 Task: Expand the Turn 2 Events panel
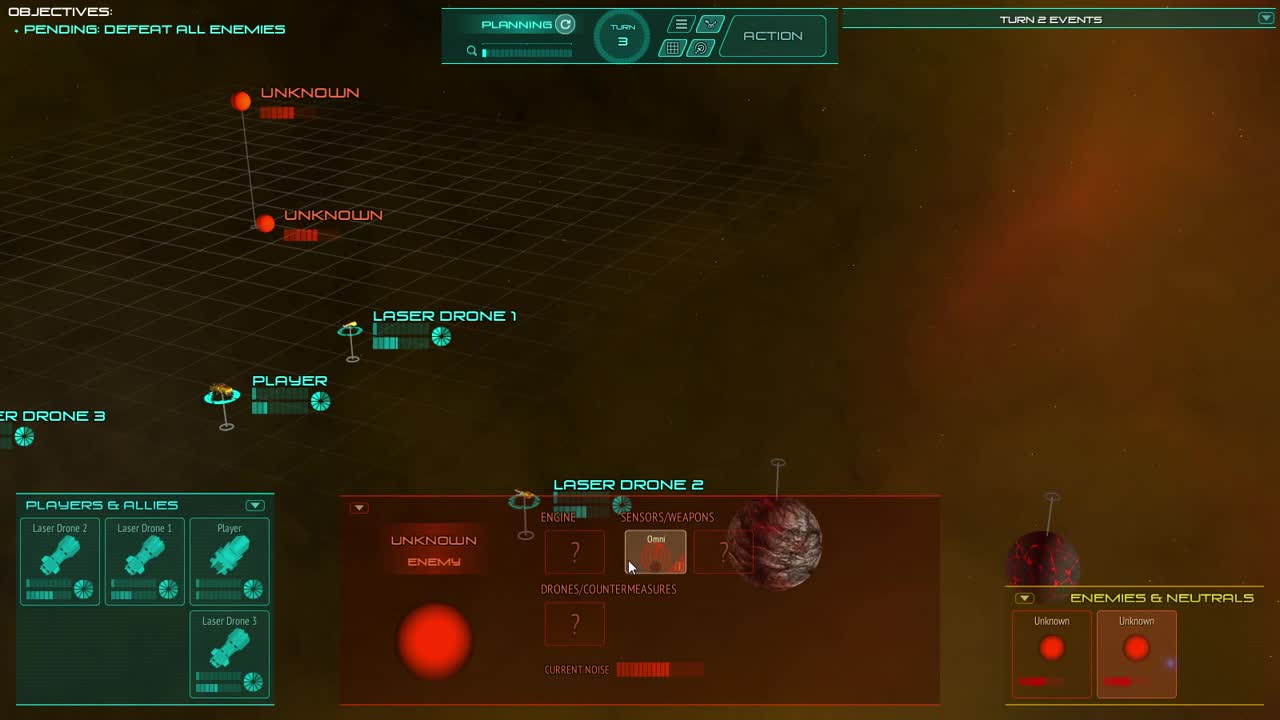[x=1264, y=18]
